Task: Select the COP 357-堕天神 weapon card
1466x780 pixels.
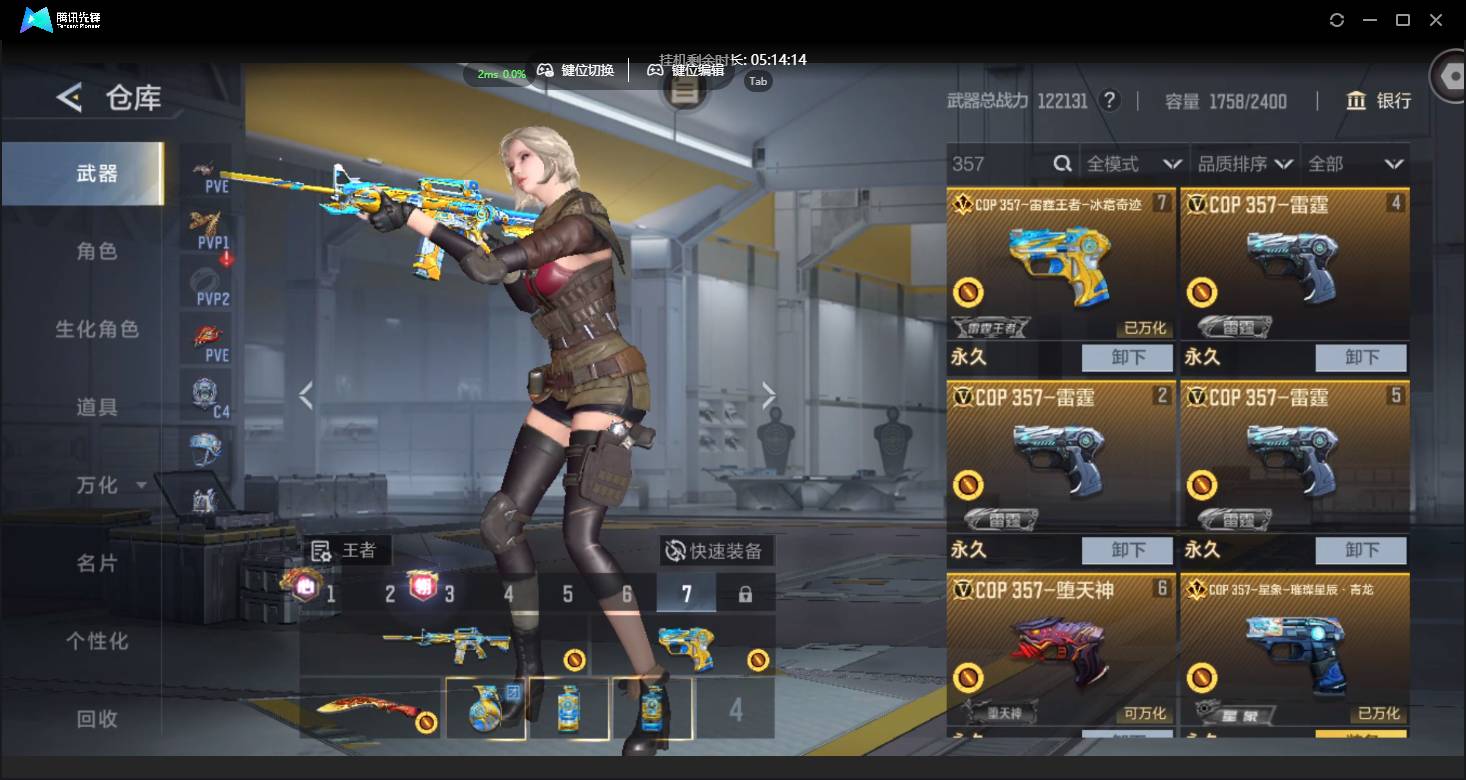Action: [x=1061, y=649]
